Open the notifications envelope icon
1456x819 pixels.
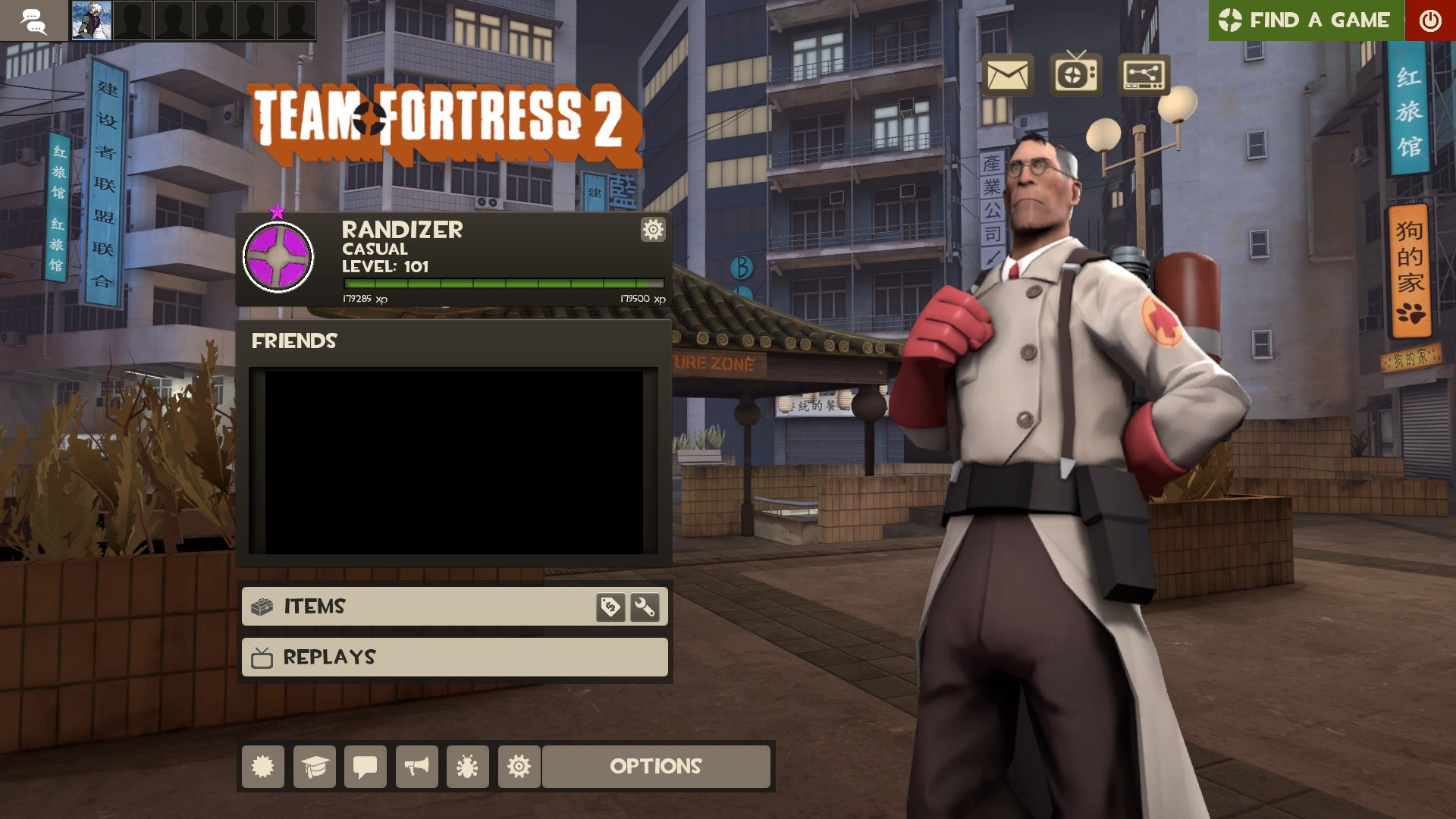click(1009, 75)
